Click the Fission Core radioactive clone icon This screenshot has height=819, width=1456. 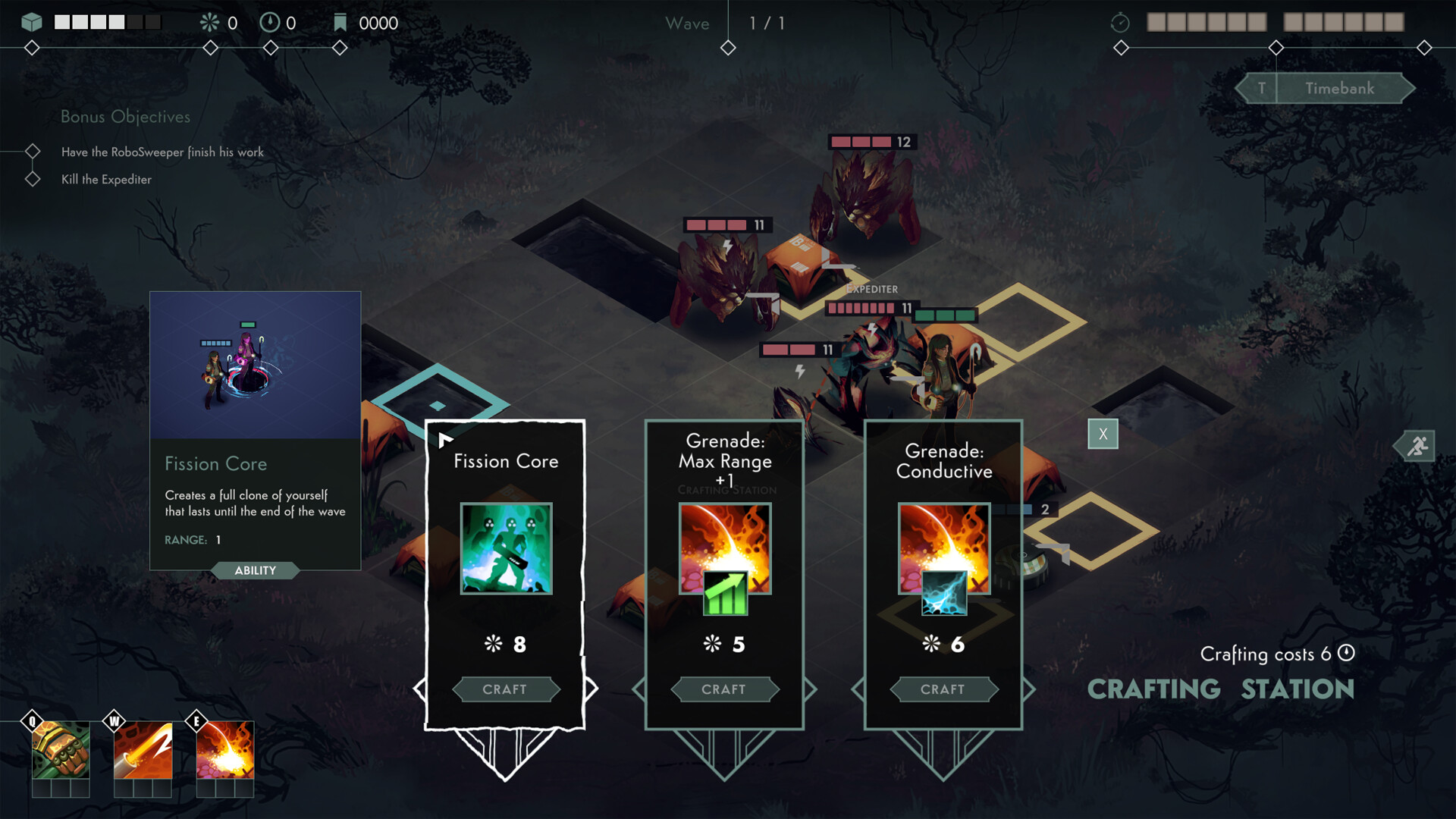(x=506, y=548)
